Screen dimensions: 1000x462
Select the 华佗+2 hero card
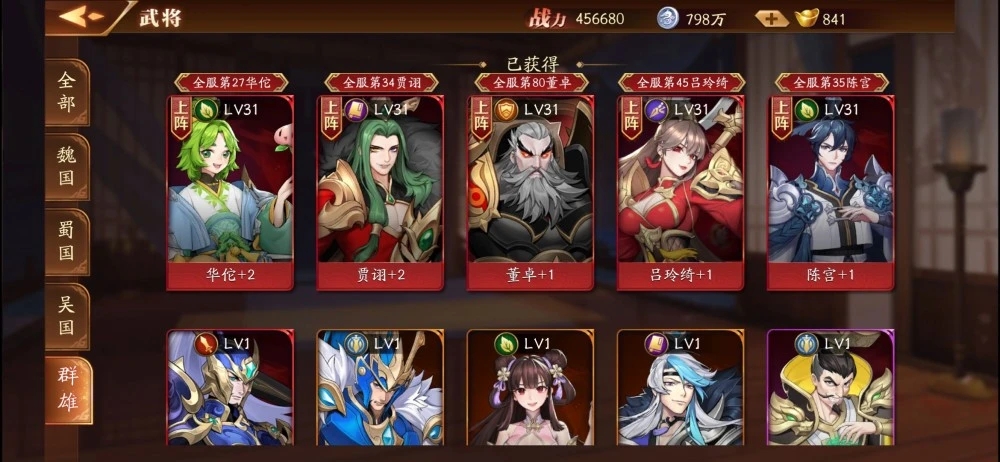230,192
